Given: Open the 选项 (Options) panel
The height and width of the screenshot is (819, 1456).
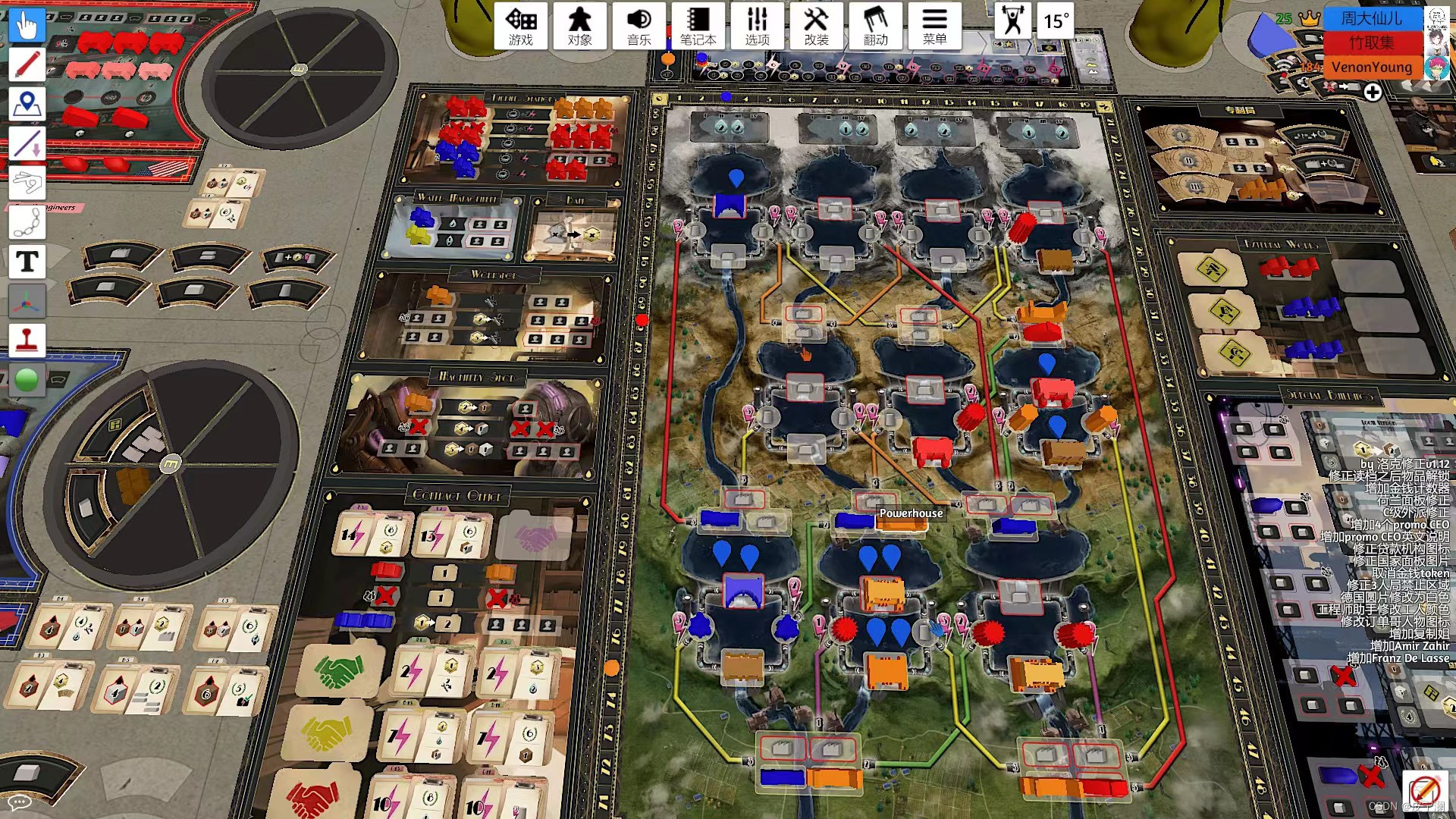Looking at the screenshot, I should coord(757,26).
